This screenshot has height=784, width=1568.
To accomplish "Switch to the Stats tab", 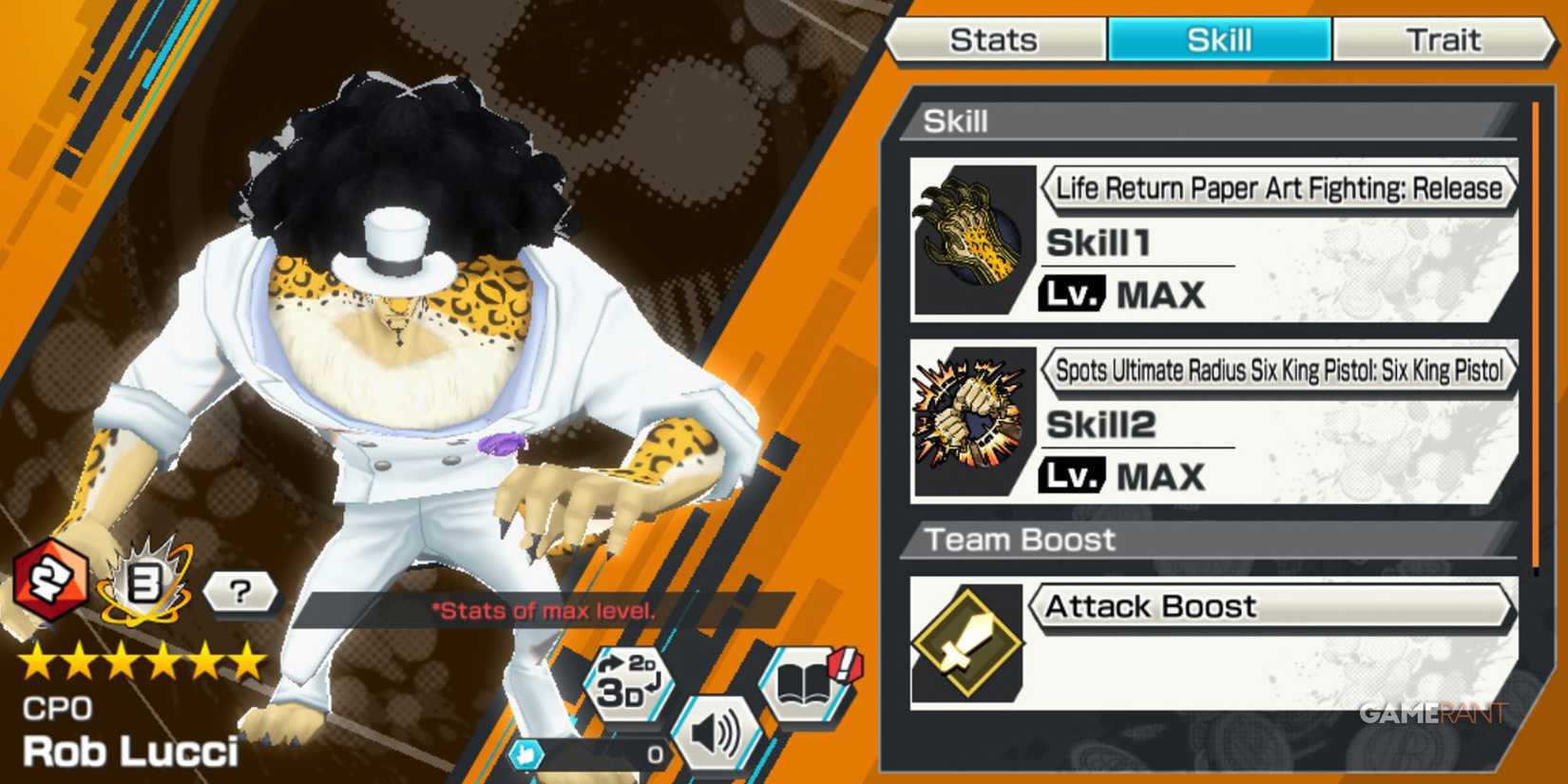I will pos(994,39).
